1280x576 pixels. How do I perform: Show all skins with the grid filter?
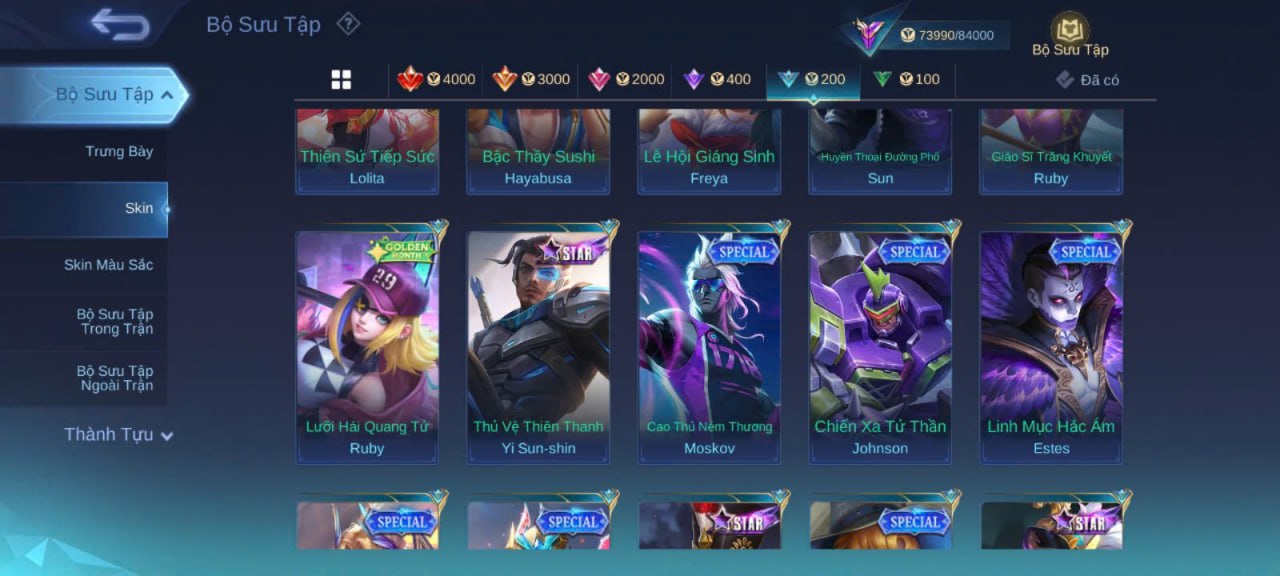coord(341,80)
